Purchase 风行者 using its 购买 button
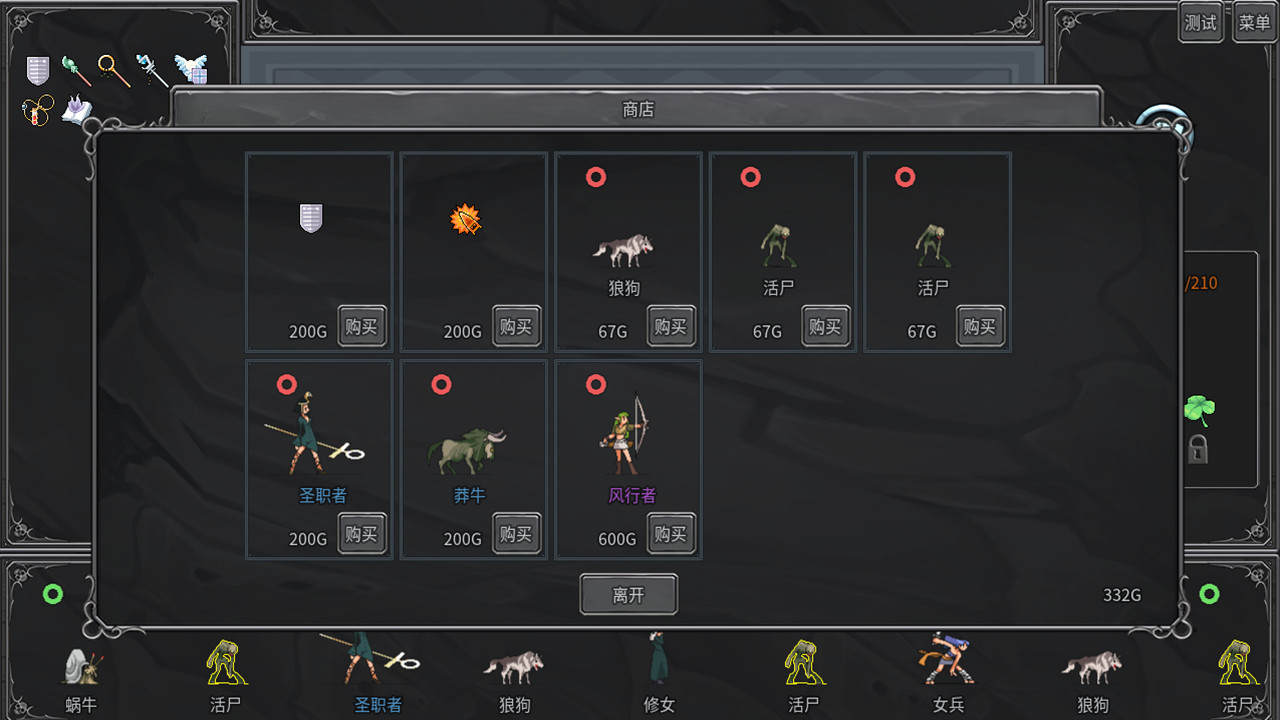Image resolution: width=1280 pixels, height=720 pixels. (x=670, y=533)
